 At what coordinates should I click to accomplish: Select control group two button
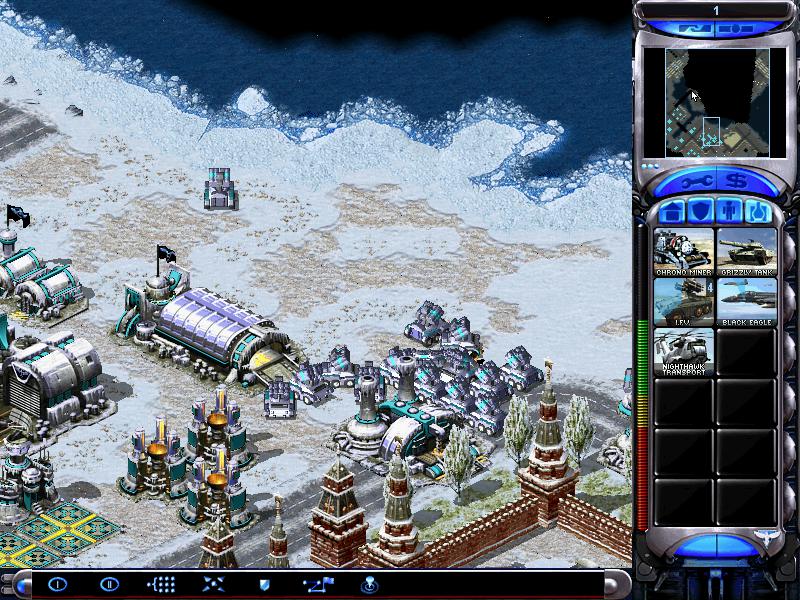(x=108, y=584)
